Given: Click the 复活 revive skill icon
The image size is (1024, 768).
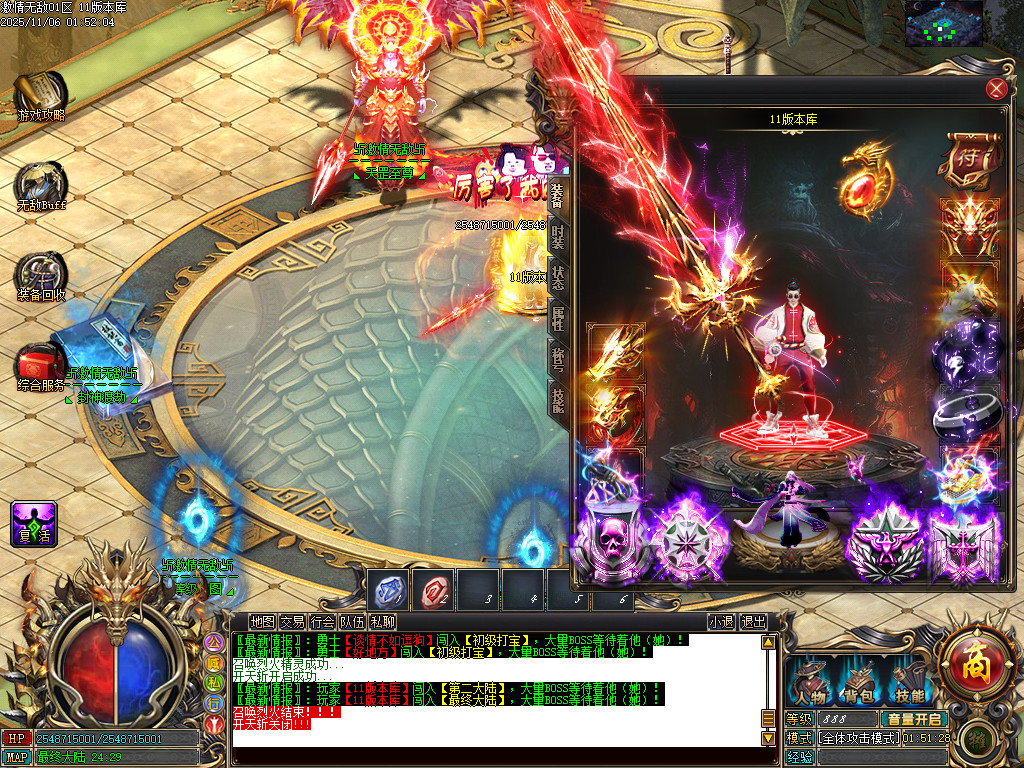Looking at the screenshot, I should (33, 524).
